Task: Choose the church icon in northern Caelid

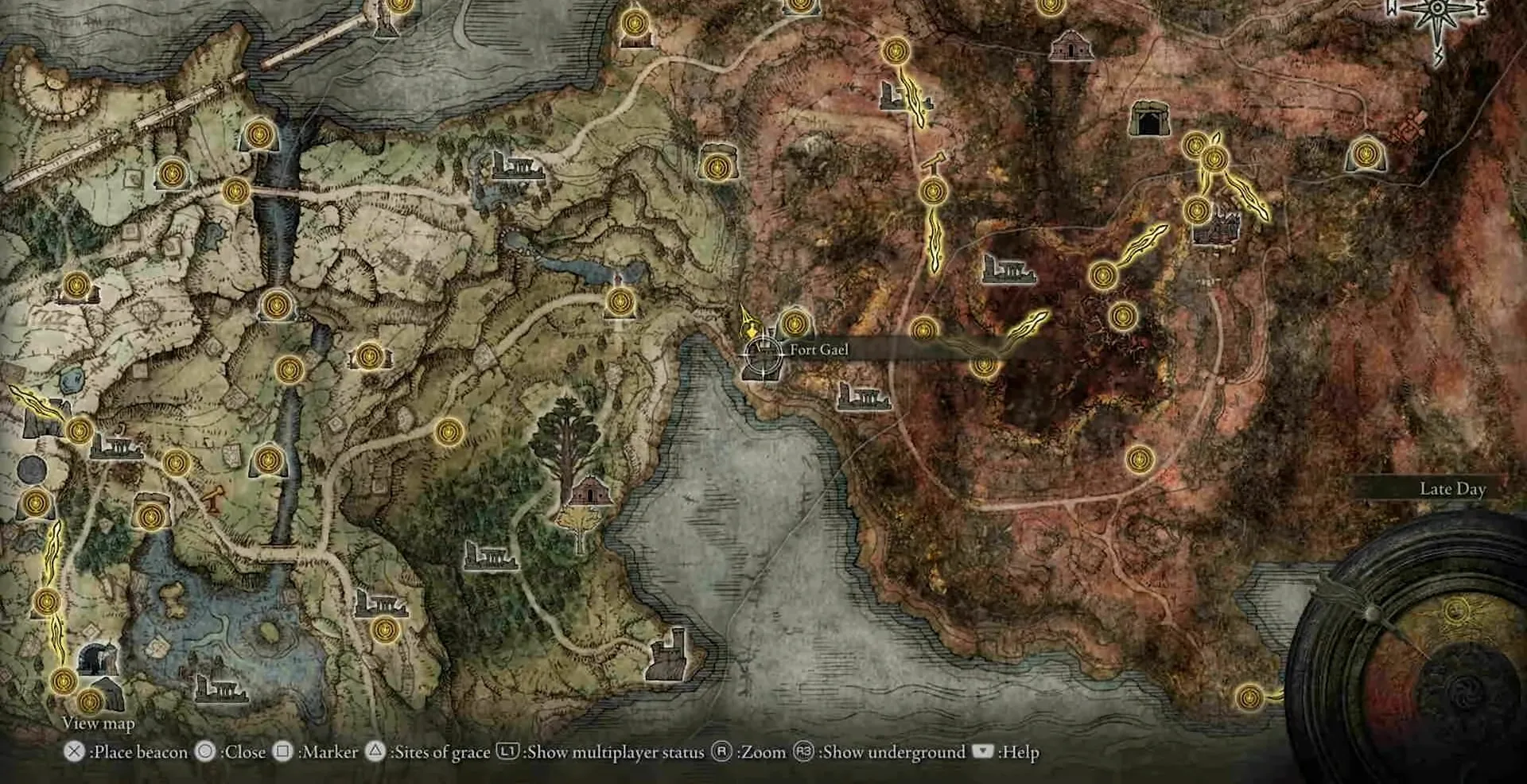Action: tap(1070, 46)
